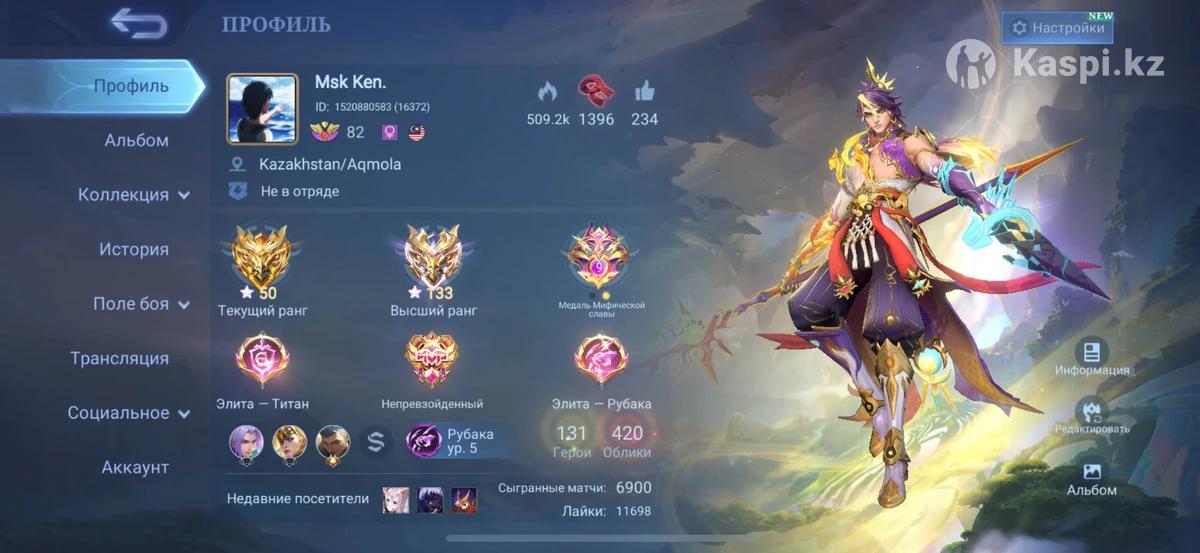Show the 131 Герои hero count
Image resolution: width=1200 pixels, height=553 pixels.
(x=571, y=441)
